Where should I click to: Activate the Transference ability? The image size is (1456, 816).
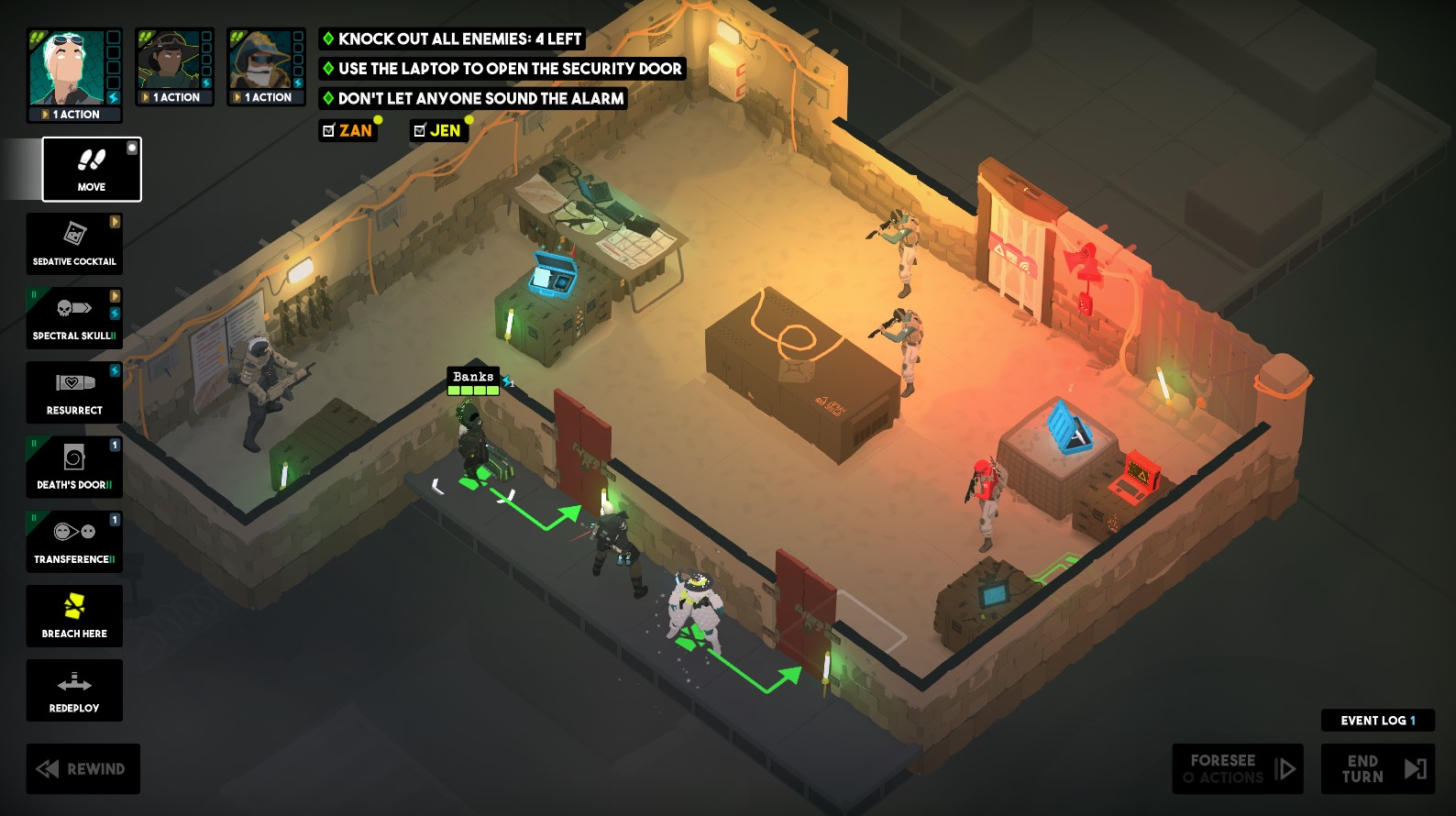pyautogui.click(x=74, y=541)
